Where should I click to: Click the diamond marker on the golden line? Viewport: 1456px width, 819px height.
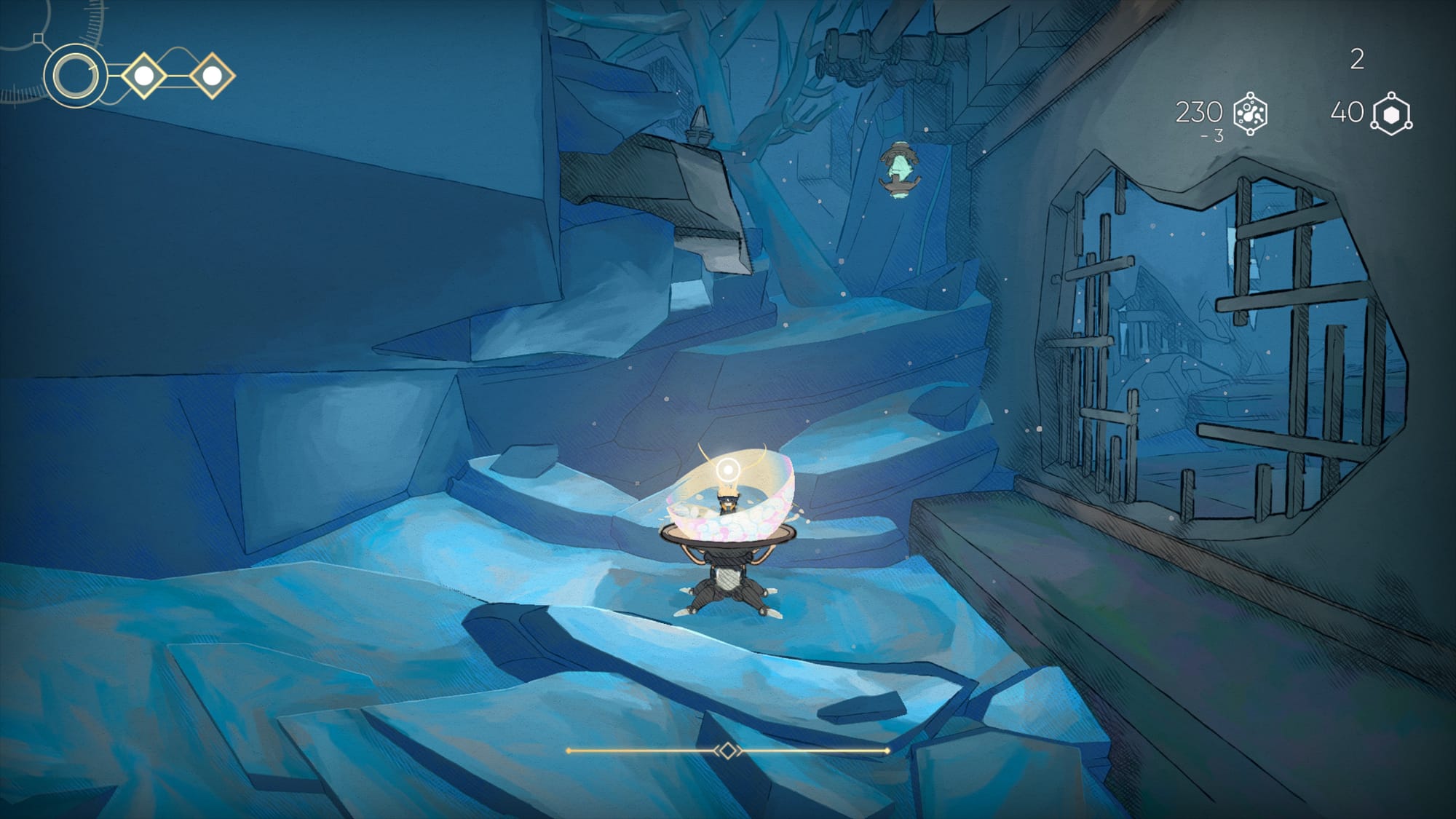pyautogui.click(x=727, y=751)
